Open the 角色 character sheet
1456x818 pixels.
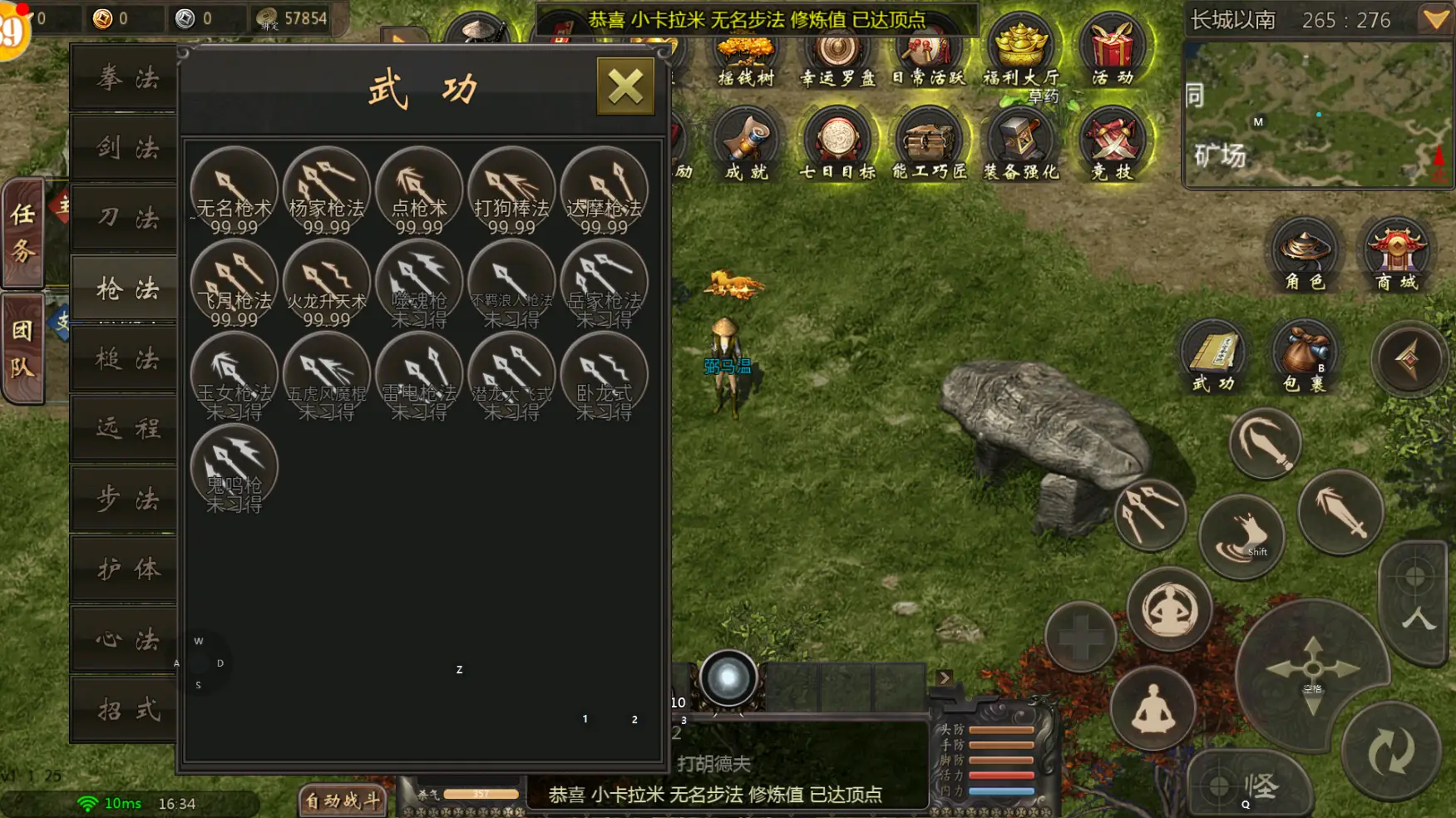pyautogui.click(x=1304, y=254)
